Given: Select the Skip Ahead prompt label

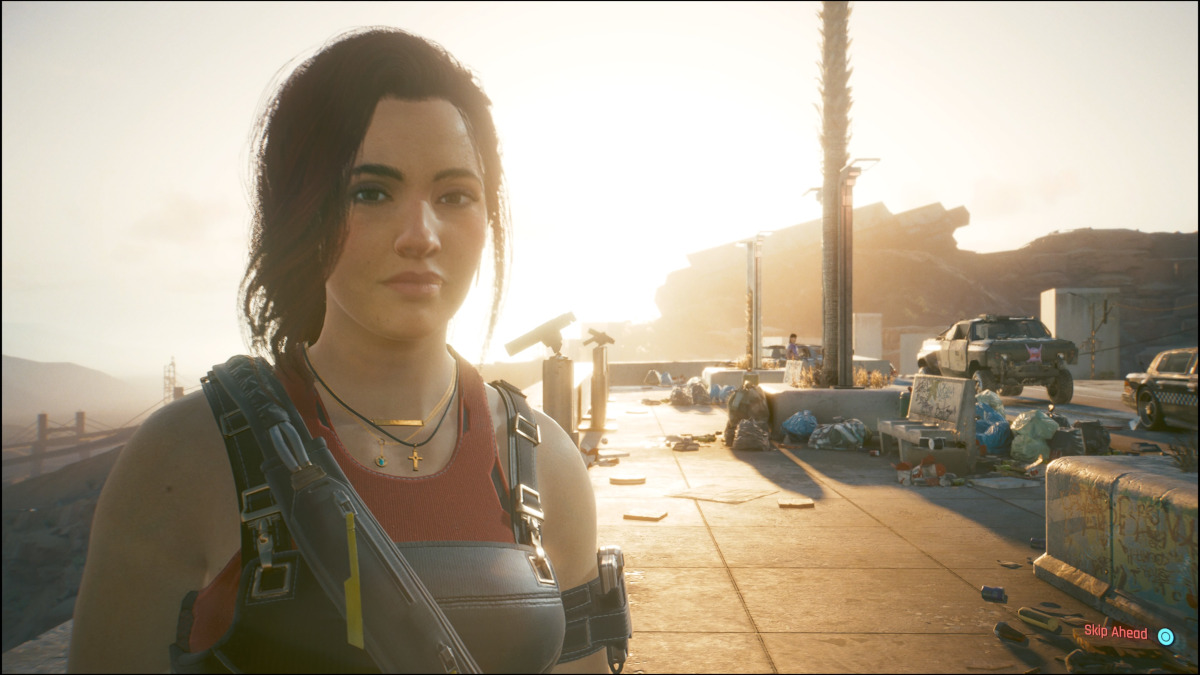Looking at the screenshot, I should click(1115, 633).
